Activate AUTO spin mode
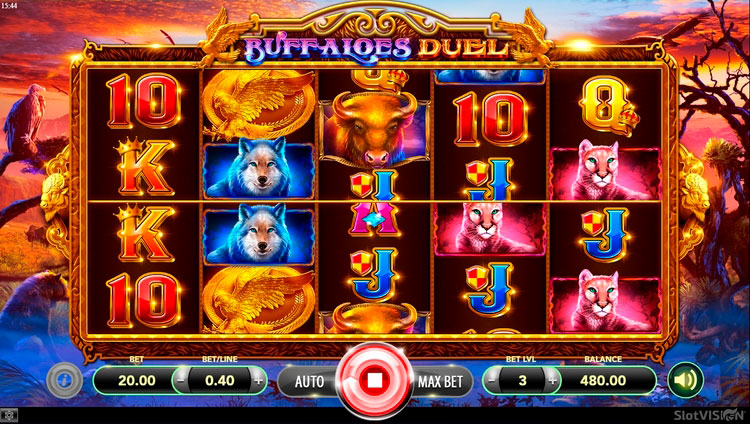The height and width of the screenshot is (424, 750). pos(309,380)
